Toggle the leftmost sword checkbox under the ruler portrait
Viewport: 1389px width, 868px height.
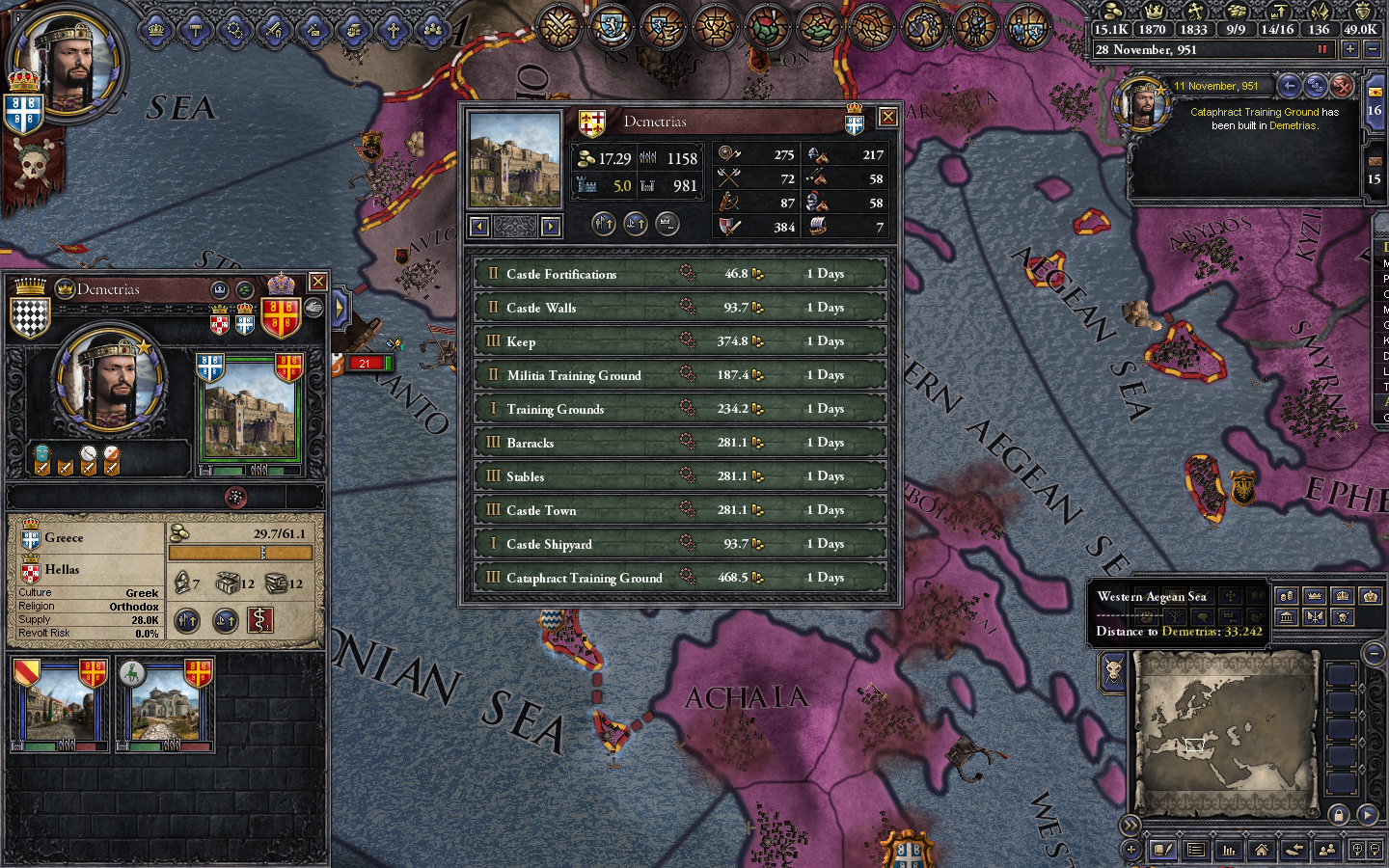click(41, 468)
